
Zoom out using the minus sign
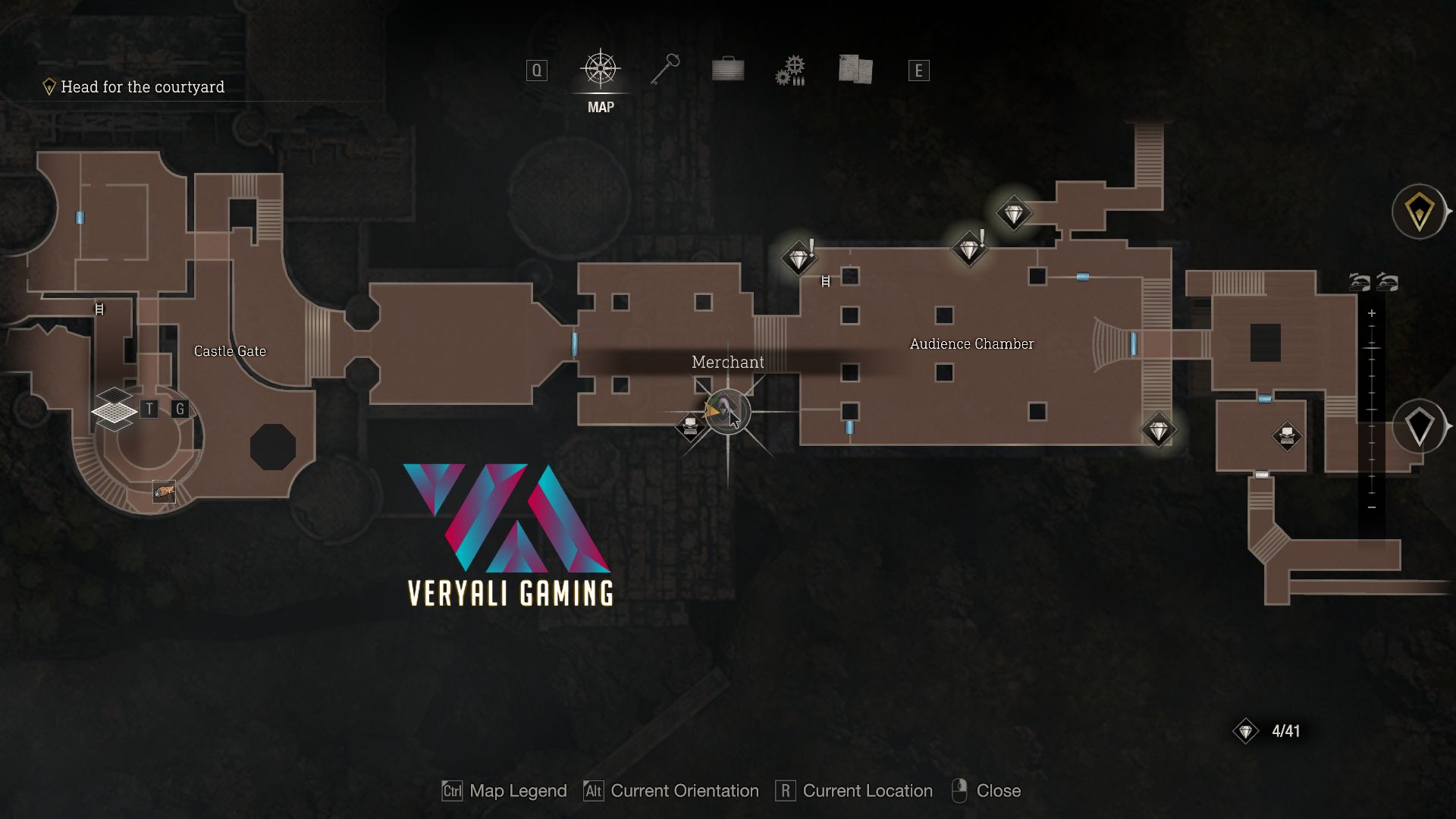tap(1372, 507)
